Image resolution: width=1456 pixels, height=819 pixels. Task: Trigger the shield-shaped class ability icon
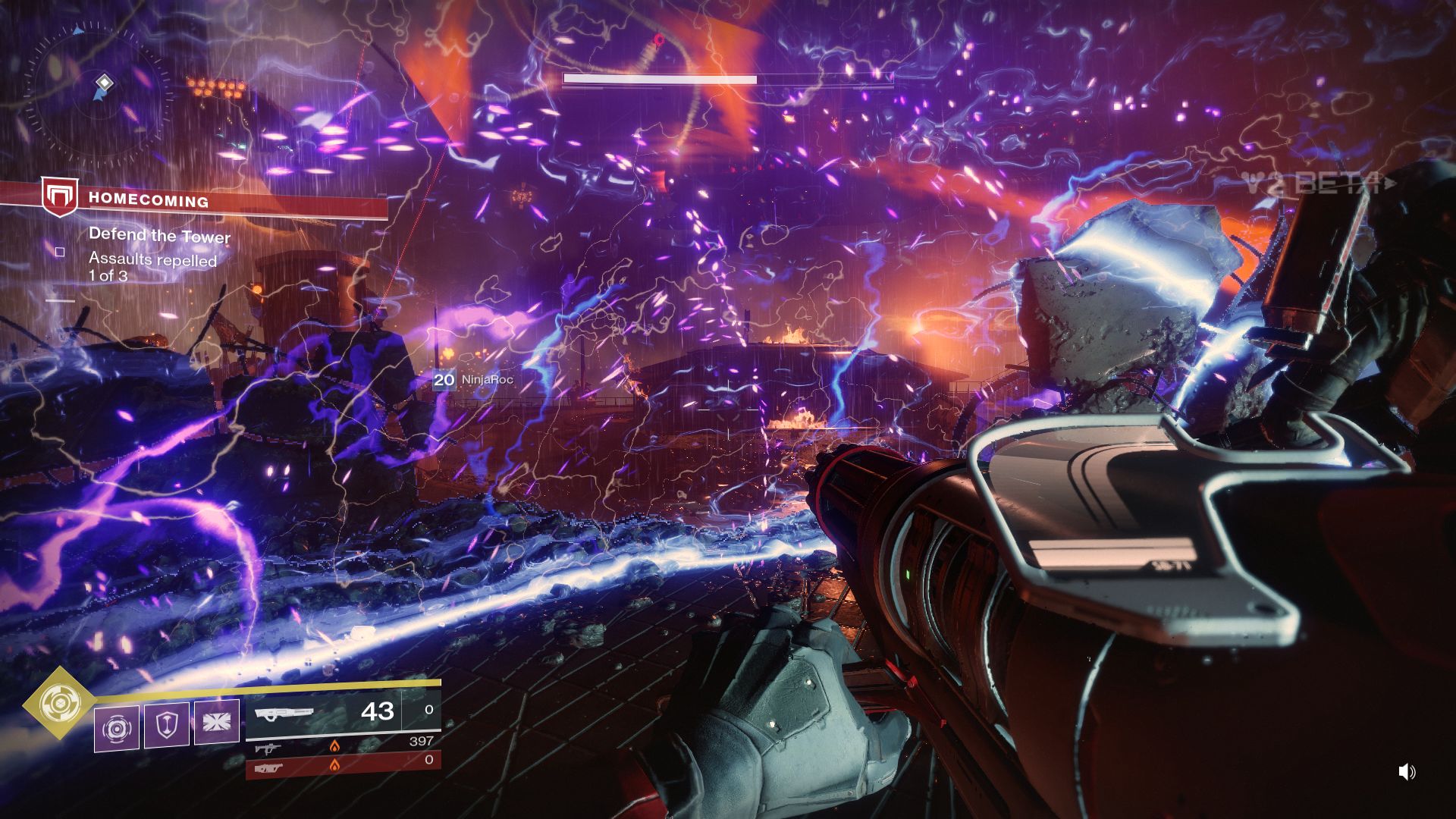166,725
